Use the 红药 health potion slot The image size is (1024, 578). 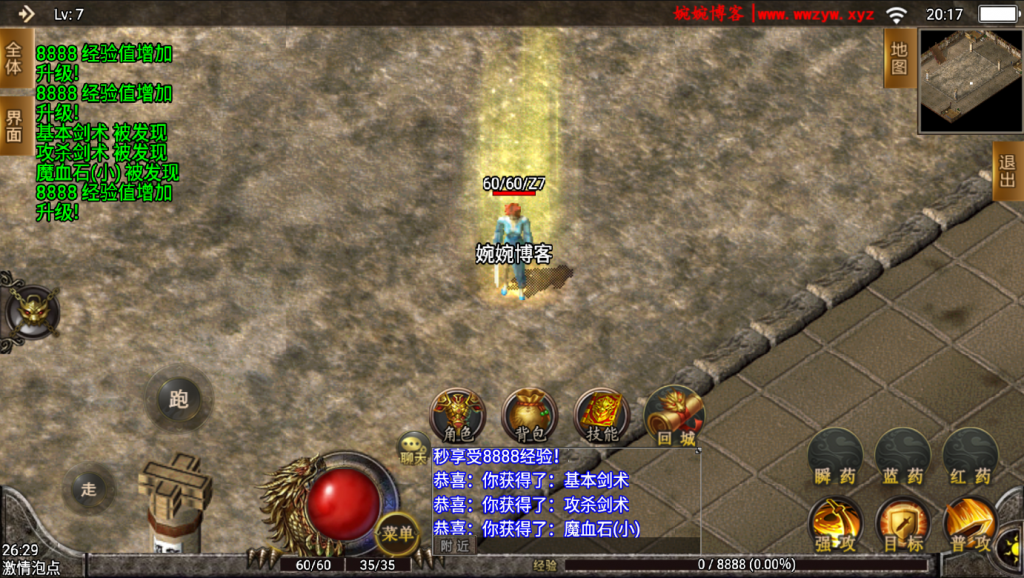tap(969, 457)
